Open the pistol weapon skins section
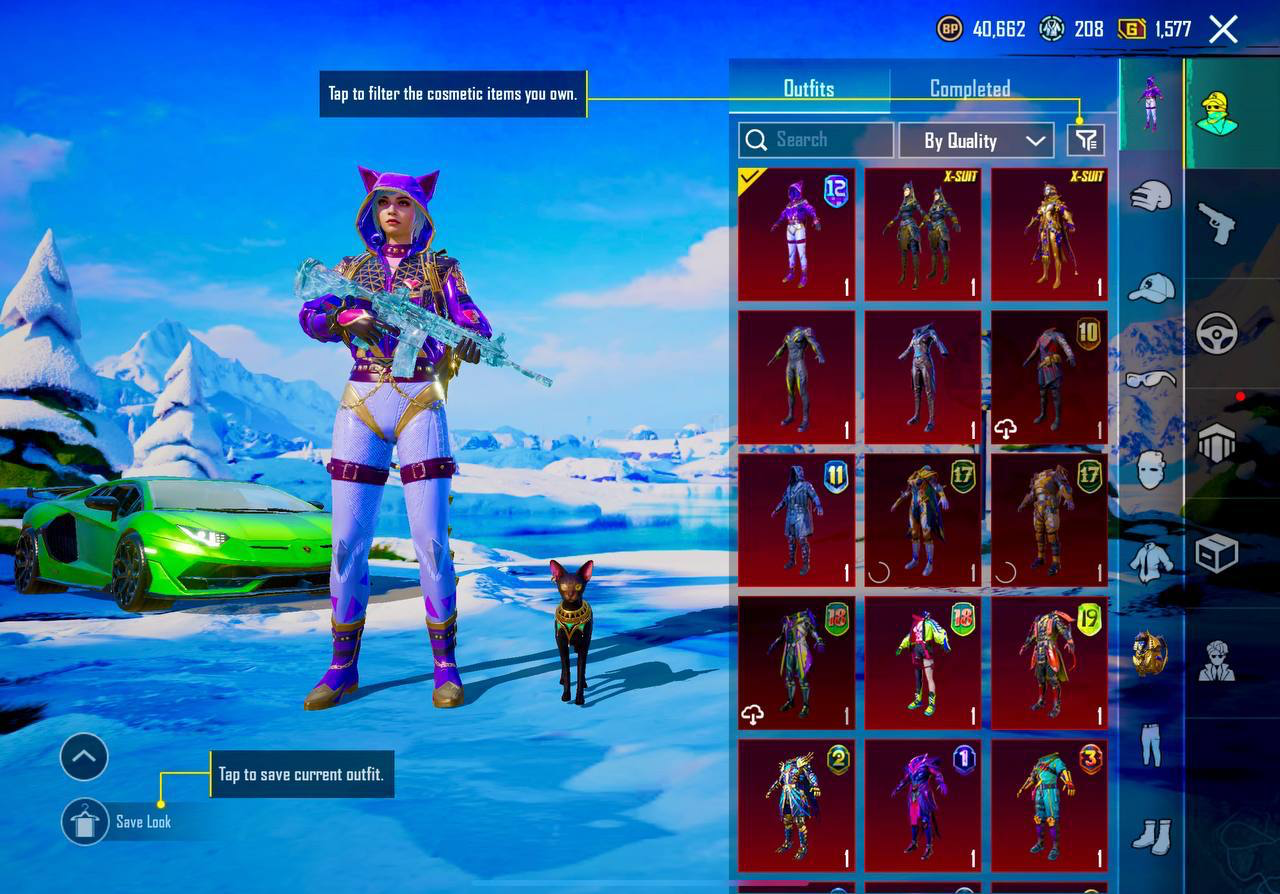Image resolution: width=1280 pixels, height=894 pixels. (1217, 222)
